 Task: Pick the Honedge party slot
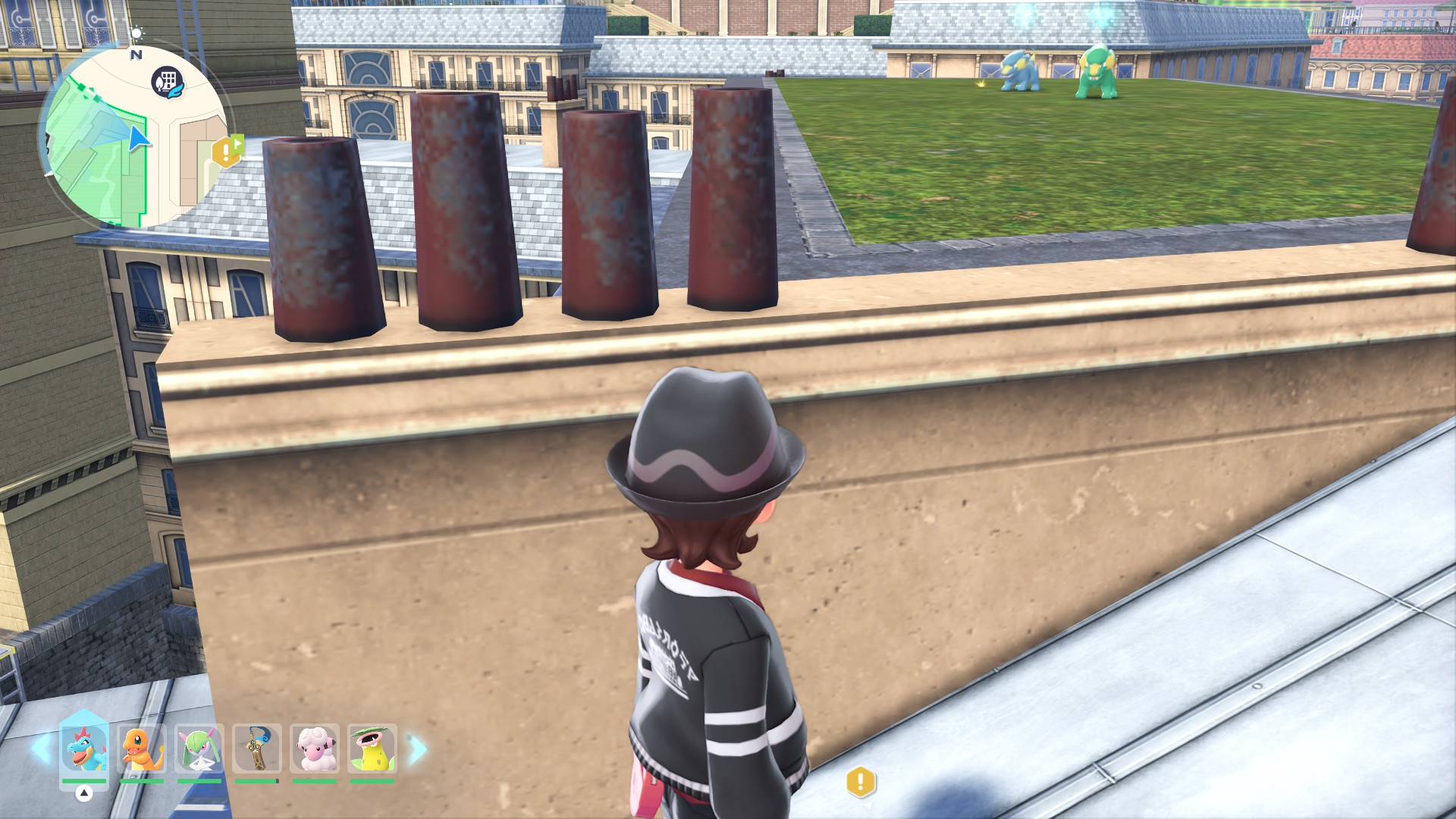click(x=257, y=748)
